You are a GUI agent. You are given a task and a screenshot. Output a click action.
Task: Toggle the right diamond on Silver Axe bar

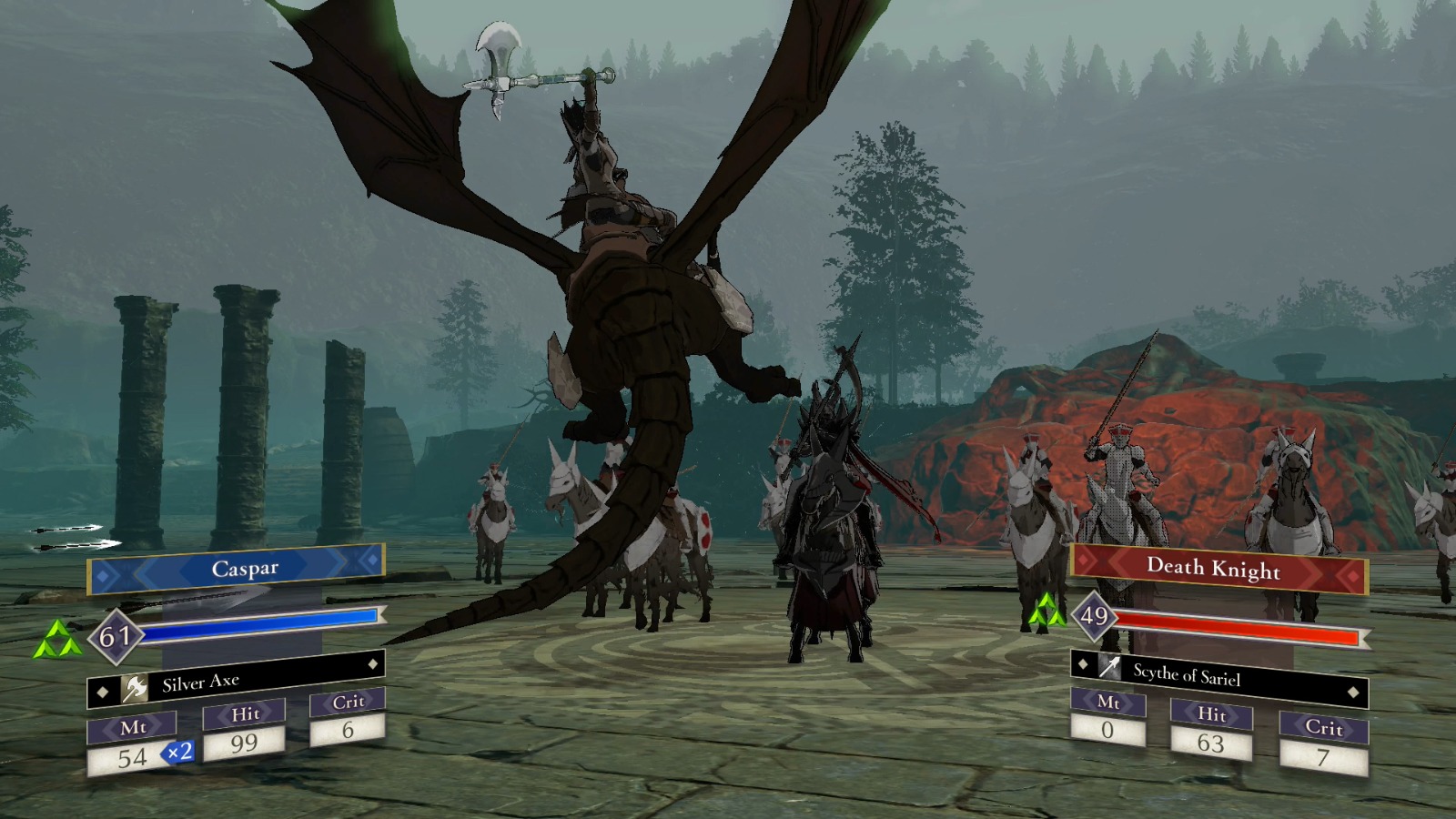(373, 662)
